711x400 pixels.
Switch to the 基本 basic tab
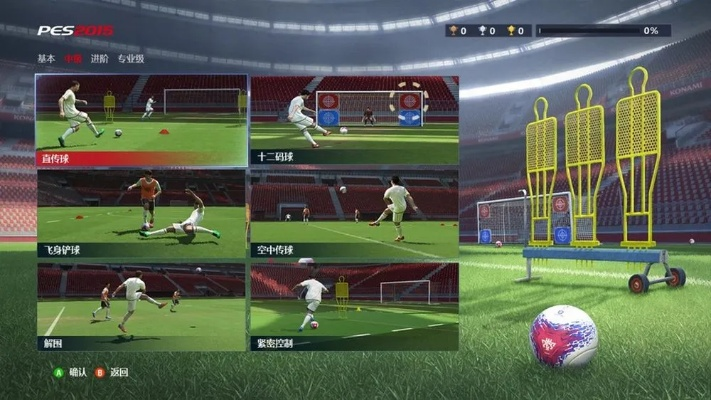[x=46, y=59]
